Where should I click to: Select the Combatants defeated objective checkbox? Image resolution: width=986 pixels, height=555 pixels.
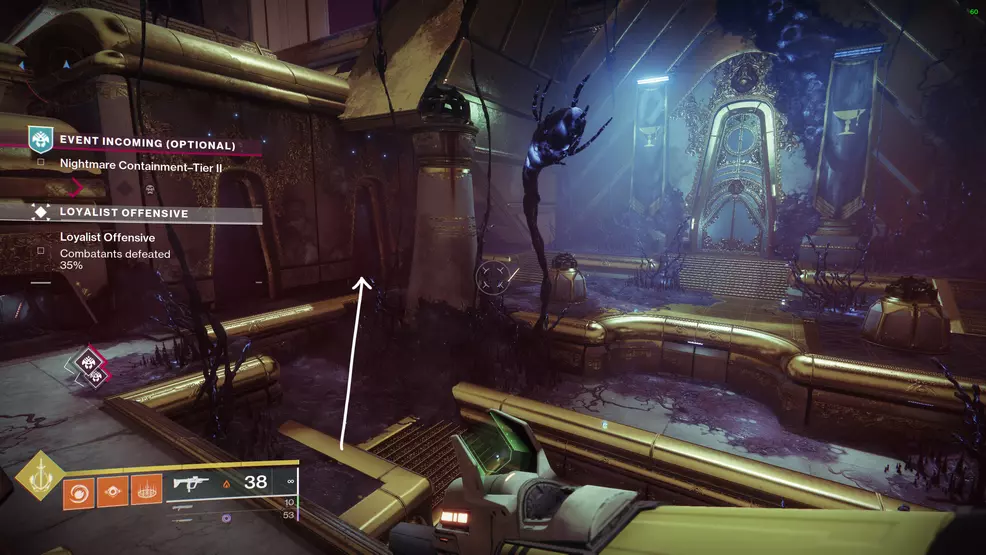click(x=40, y=251)
